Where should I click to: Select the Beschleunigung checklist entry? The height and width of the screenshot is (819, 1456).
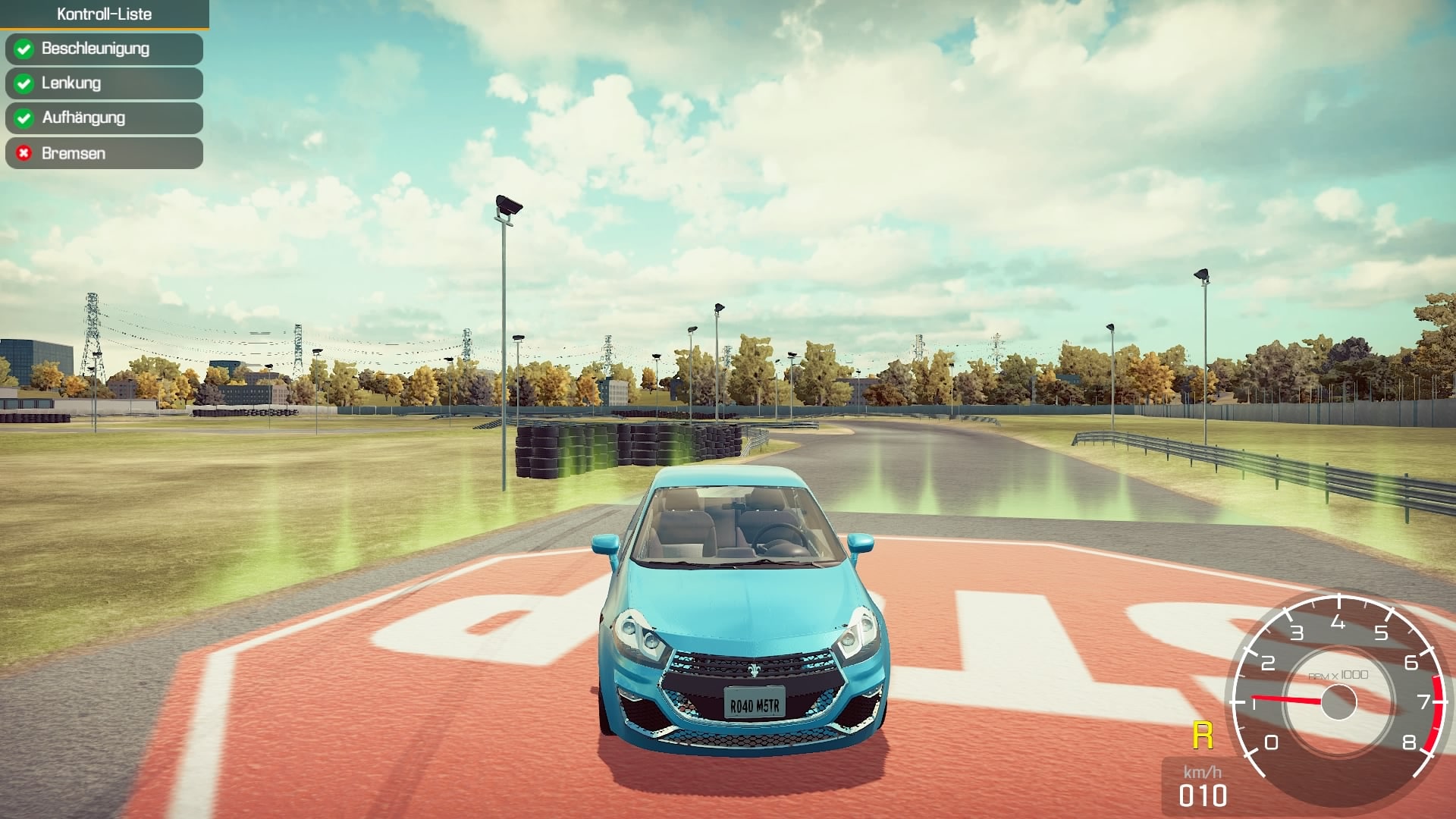104,49
